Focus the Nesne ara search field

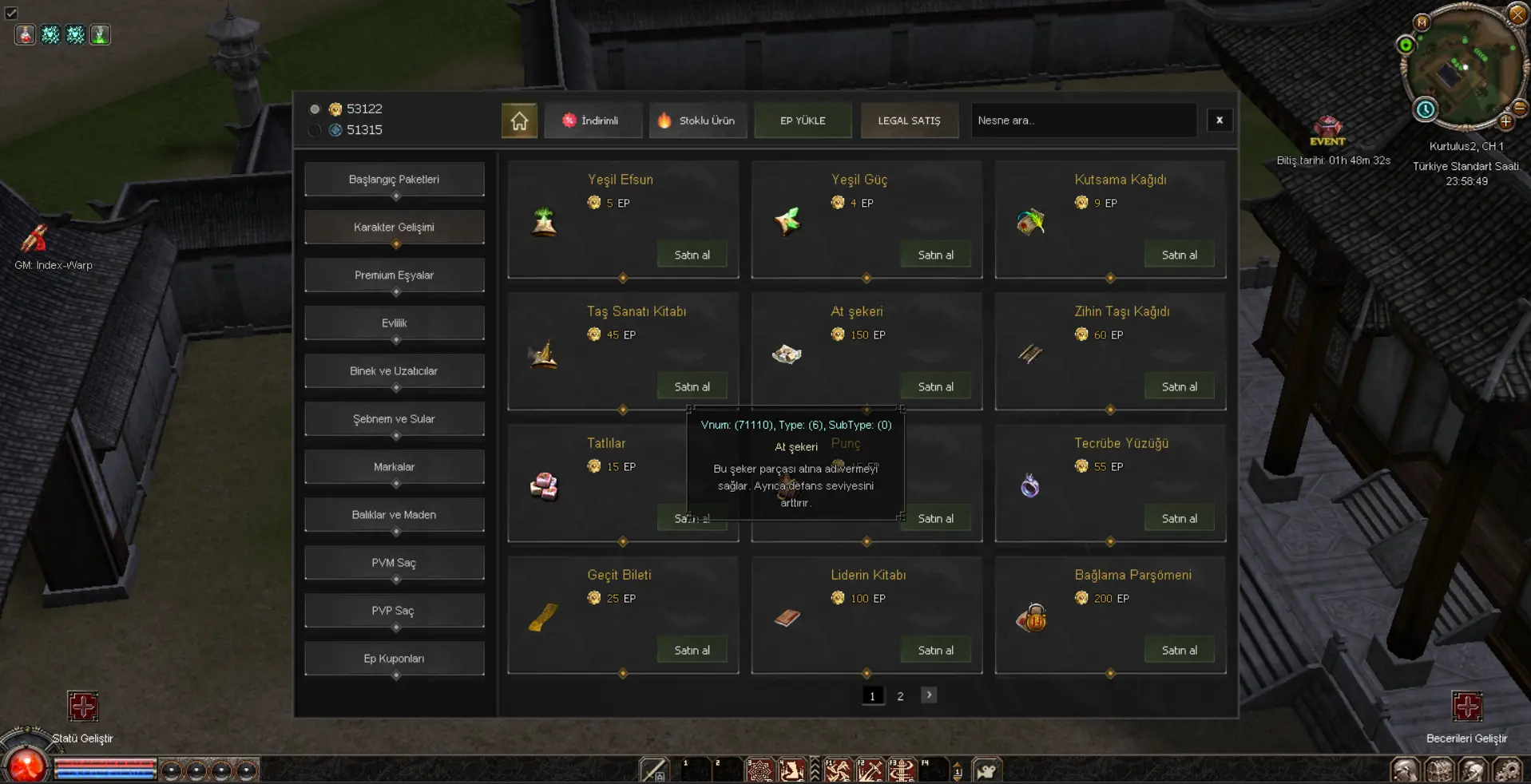1082,121
